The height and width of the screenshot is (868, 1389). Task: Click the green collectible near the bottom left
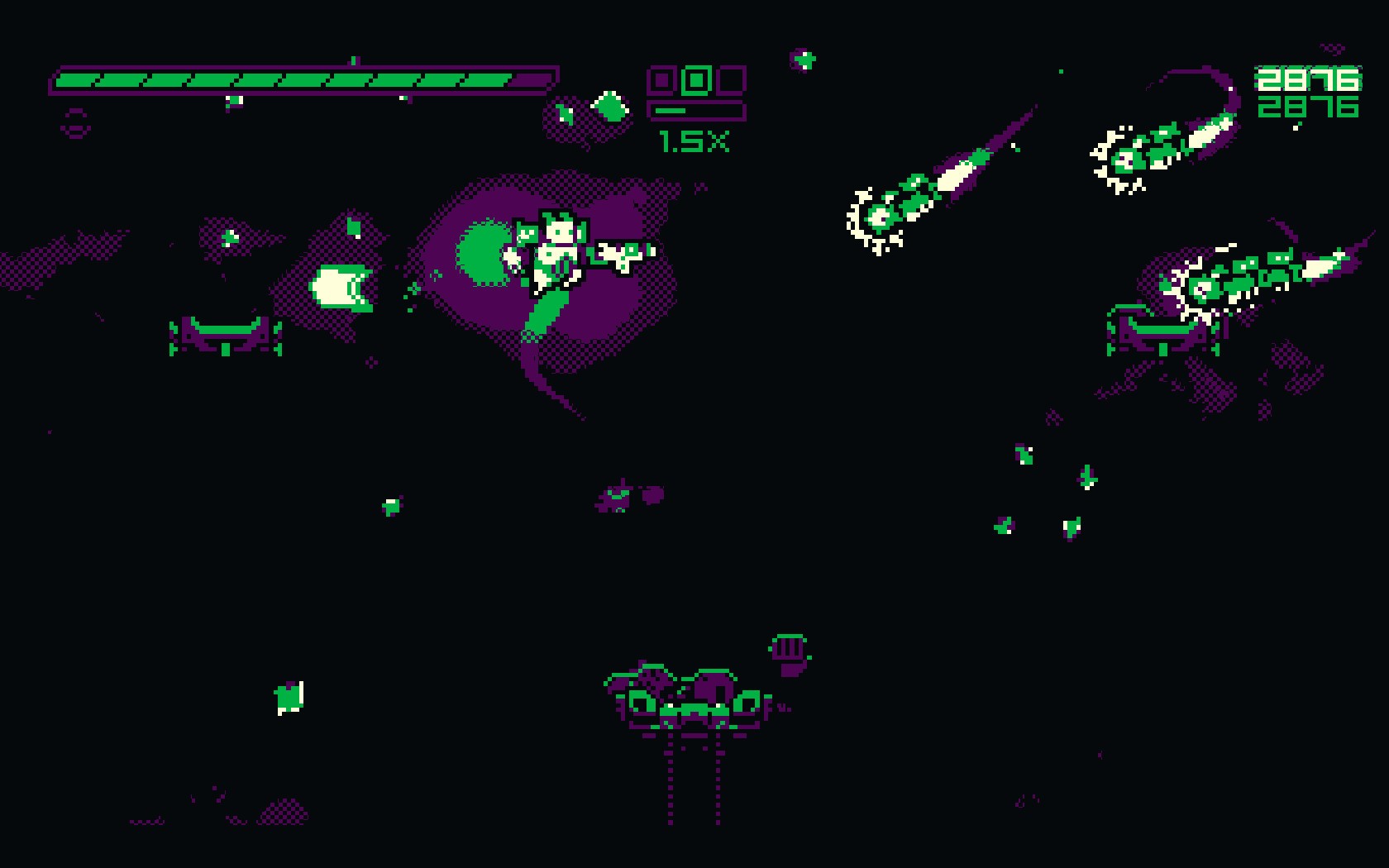pos(288,697)
